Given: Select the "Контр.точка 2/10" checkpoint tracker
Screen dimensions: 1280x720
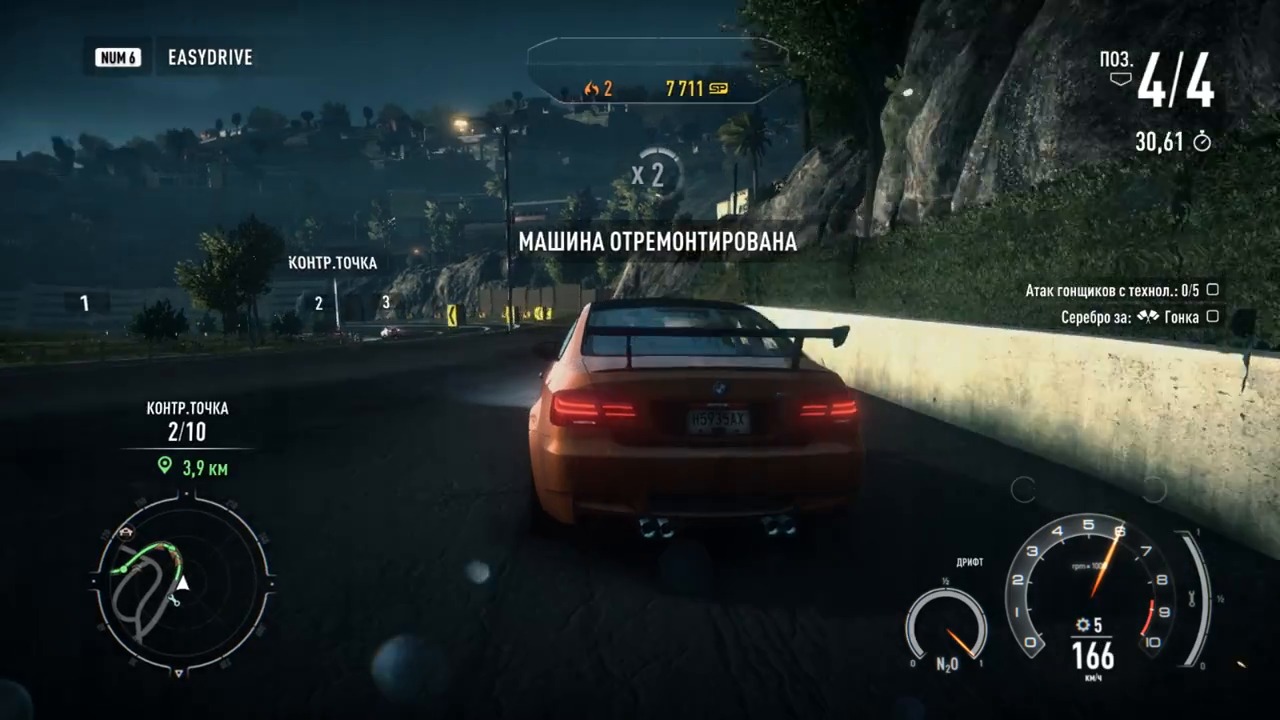Looking at the screenshot, I should (x=187, y=422).
